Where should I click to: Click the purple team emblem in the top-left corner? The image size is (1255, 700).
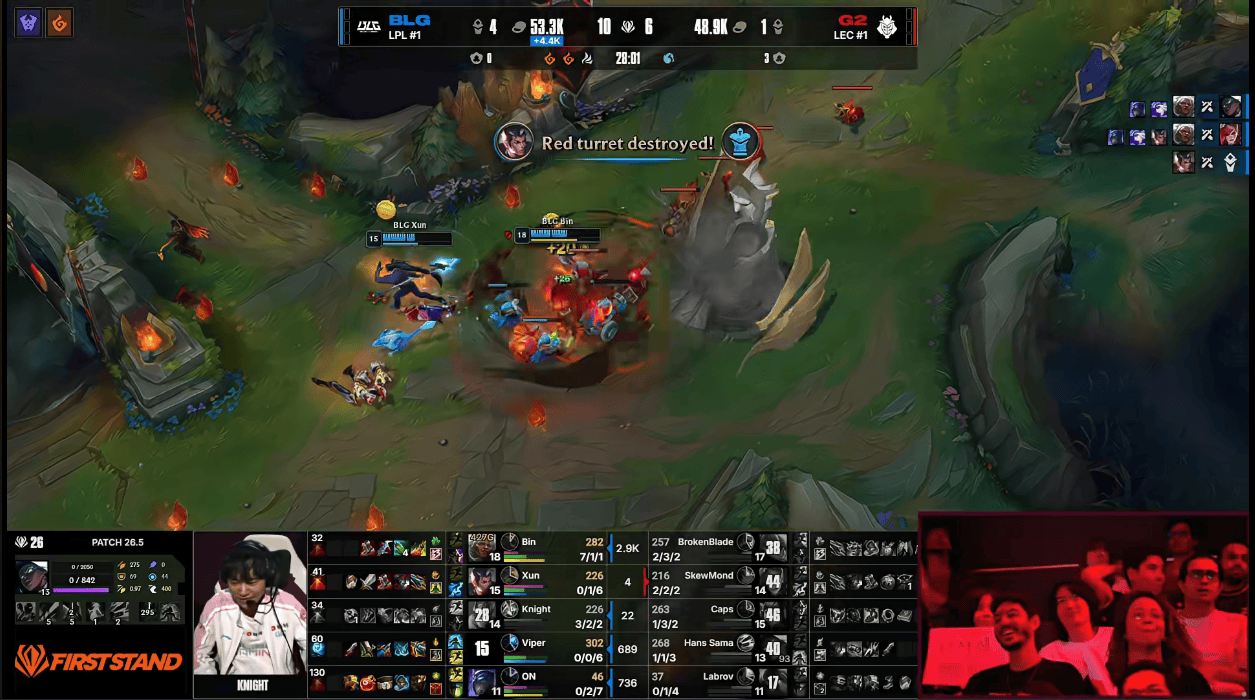click(28, 23)
